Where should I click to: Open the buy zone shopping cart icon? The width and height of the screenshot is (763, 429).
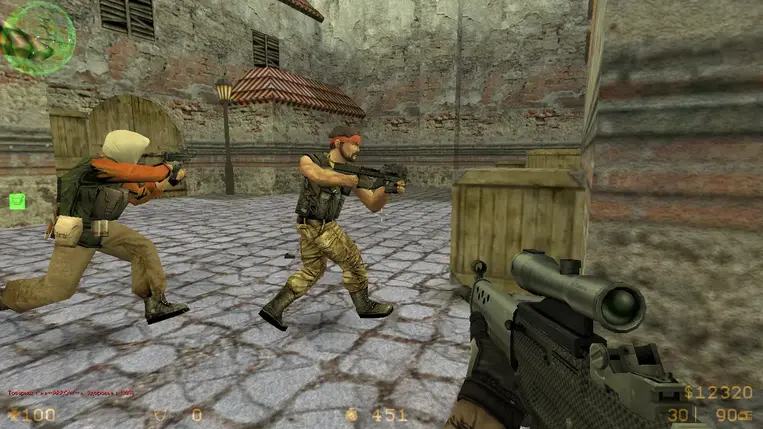(17, 201)
